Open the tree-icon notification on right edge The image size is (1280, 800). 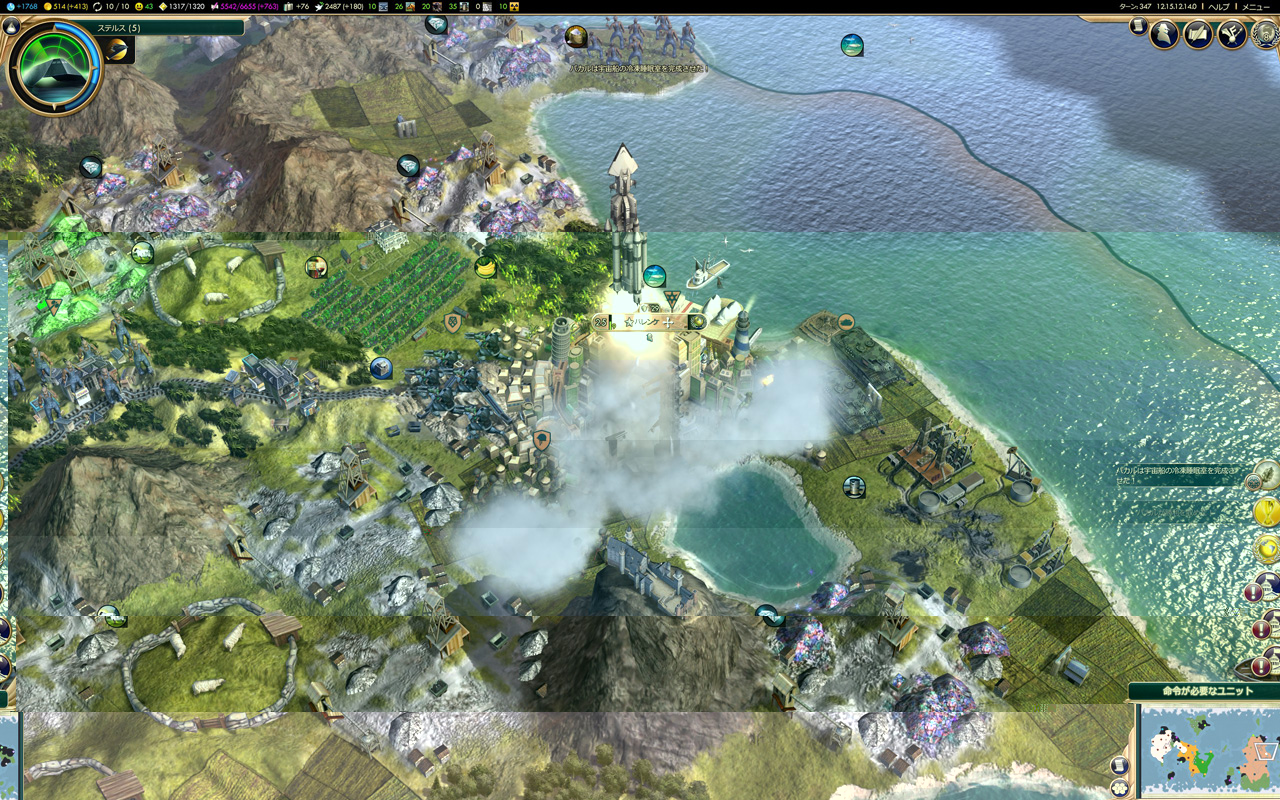click(x=1267, y=472)
